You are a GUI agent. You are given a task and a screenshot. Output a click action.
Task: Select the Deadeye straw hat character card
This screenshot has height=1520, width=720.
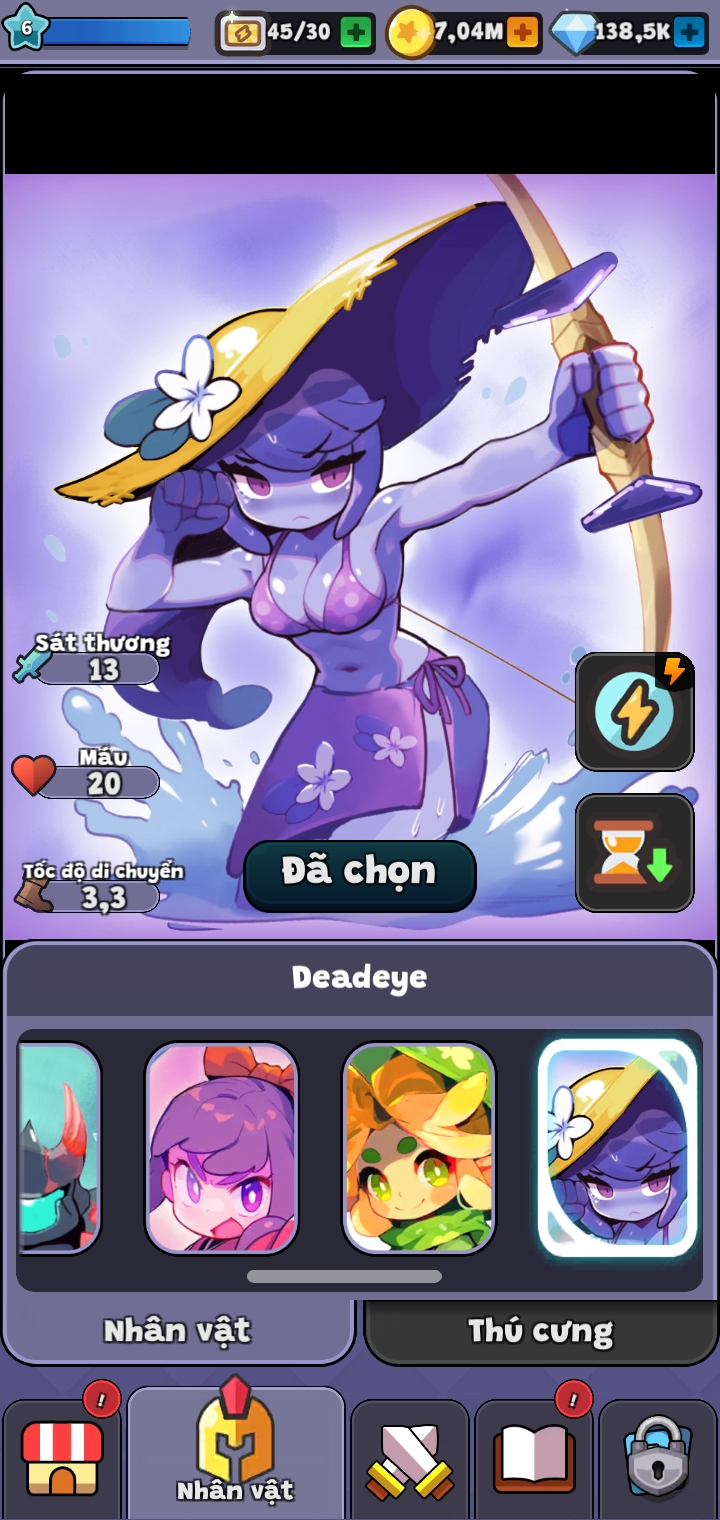point(617,1148)
